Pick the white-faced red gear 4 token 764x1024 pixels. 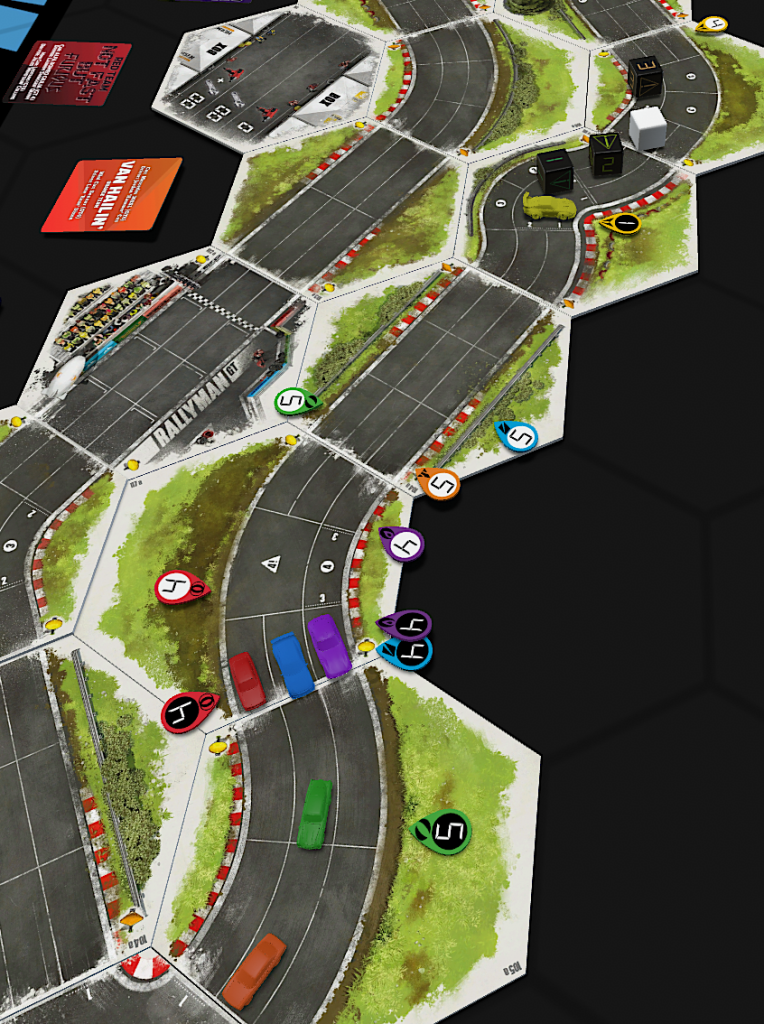181,588
